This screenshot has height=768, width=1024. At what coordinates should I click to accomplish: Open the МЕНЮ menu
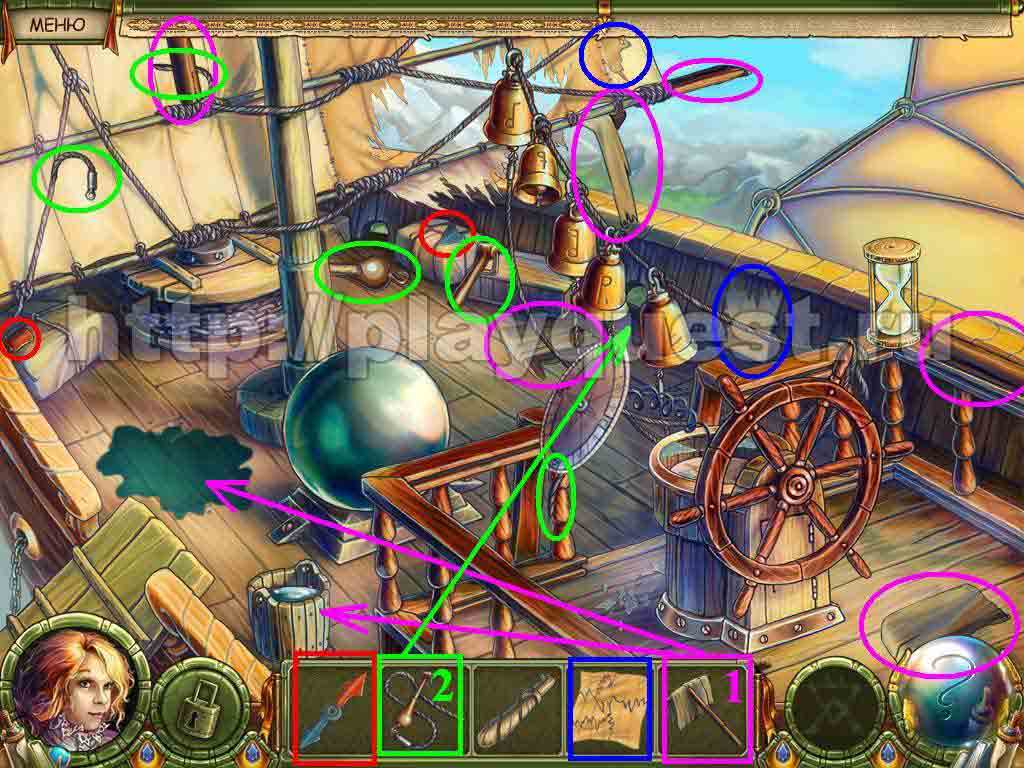[x=57, y=24]
